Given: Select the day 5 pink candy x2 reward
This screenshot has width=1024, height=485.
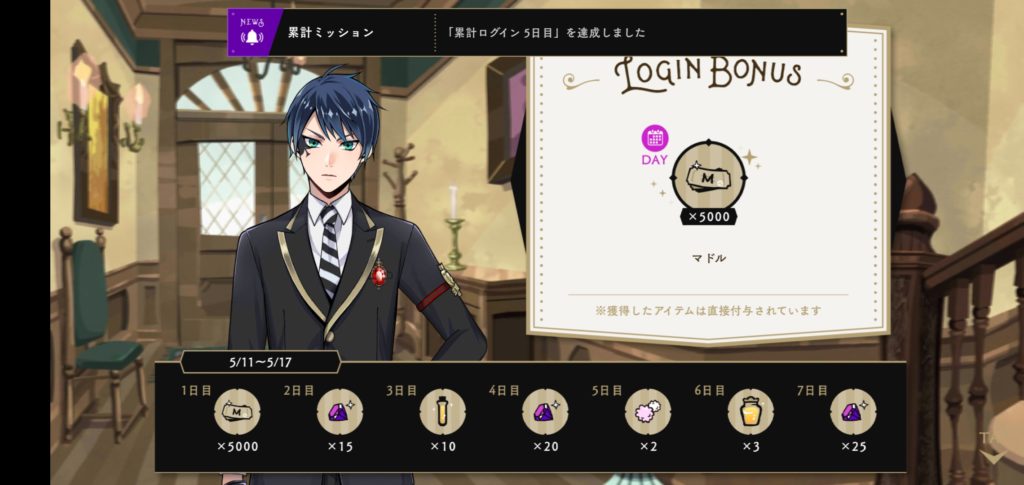Looking at the screenshot, I should coord(648,411).
